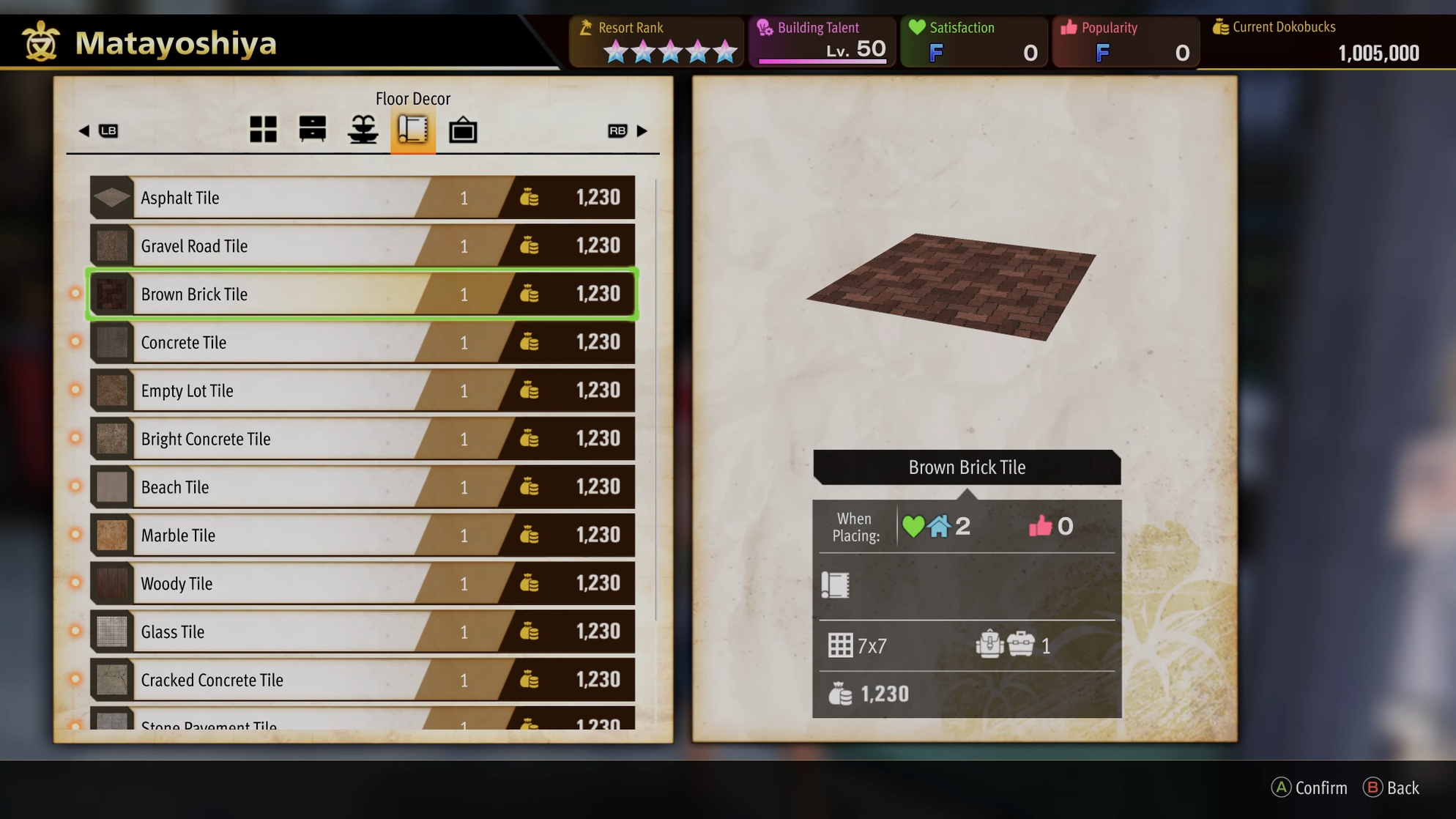Image resolution: width=1456 pixels, height=819 pixels.
Task: Select the Asphalt Tile entry
Action: (x=362, y=198)
